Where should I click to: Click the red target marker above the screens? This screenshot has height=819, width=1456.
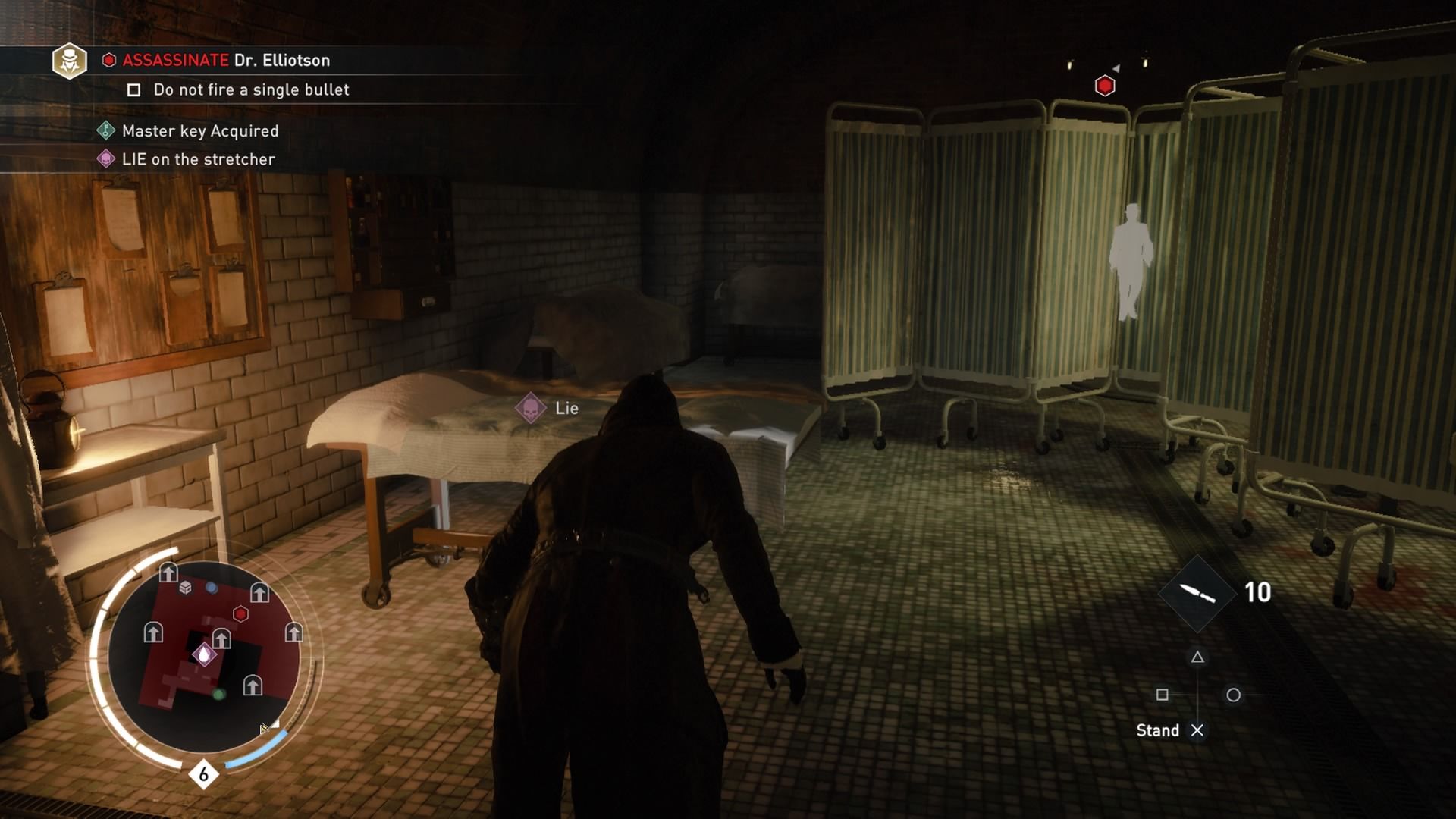pos(1105,86)
